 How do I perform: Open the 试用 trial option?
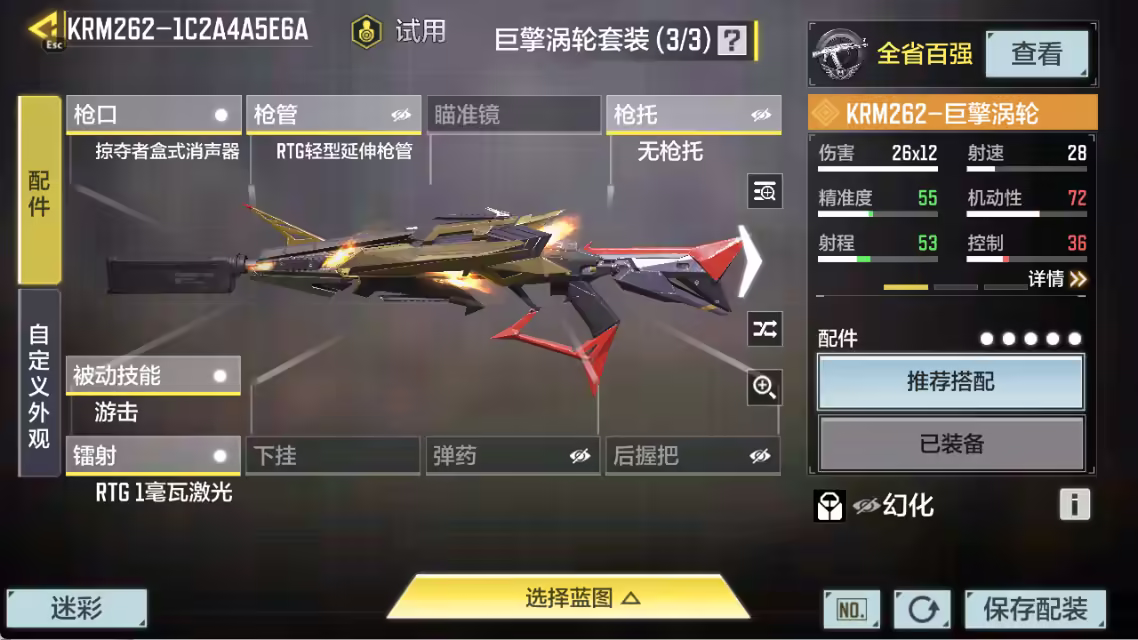click(399, 31)
